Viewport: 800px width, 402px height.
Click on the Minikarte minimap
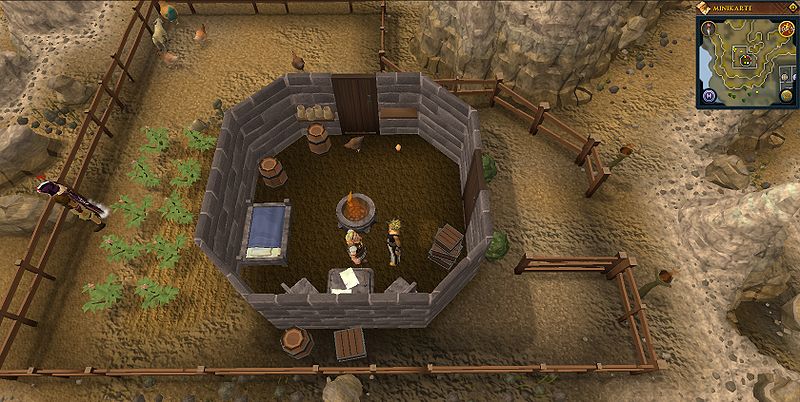point(746,60)
